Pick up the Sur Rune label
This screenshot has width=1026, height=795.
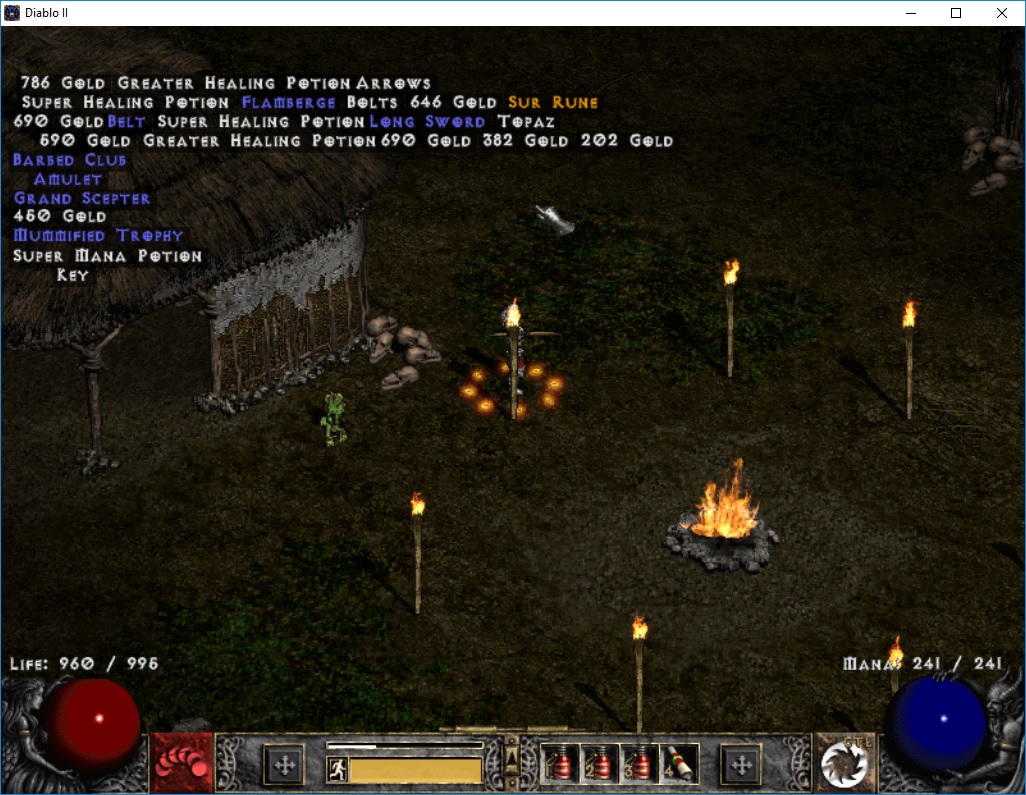(x=553, y=102)
